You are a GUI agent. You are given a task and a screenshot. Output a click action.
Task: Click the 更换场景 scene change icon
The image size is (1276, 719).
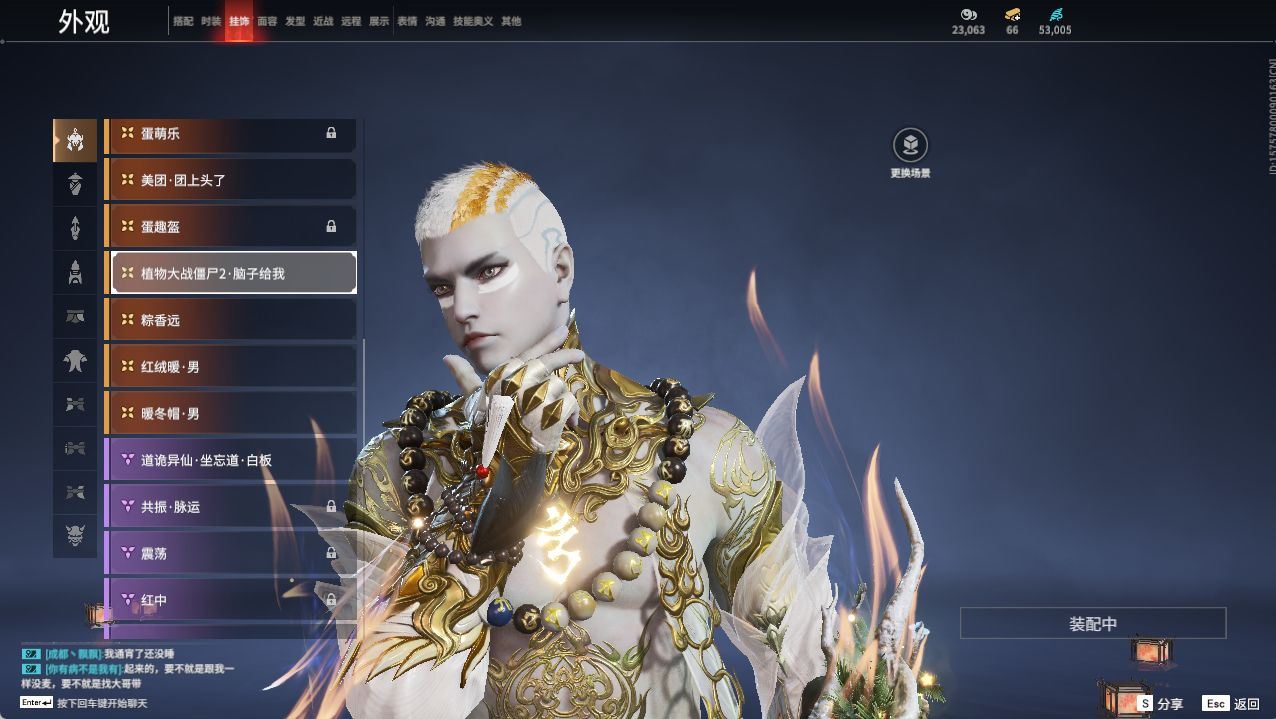(910, 146)
